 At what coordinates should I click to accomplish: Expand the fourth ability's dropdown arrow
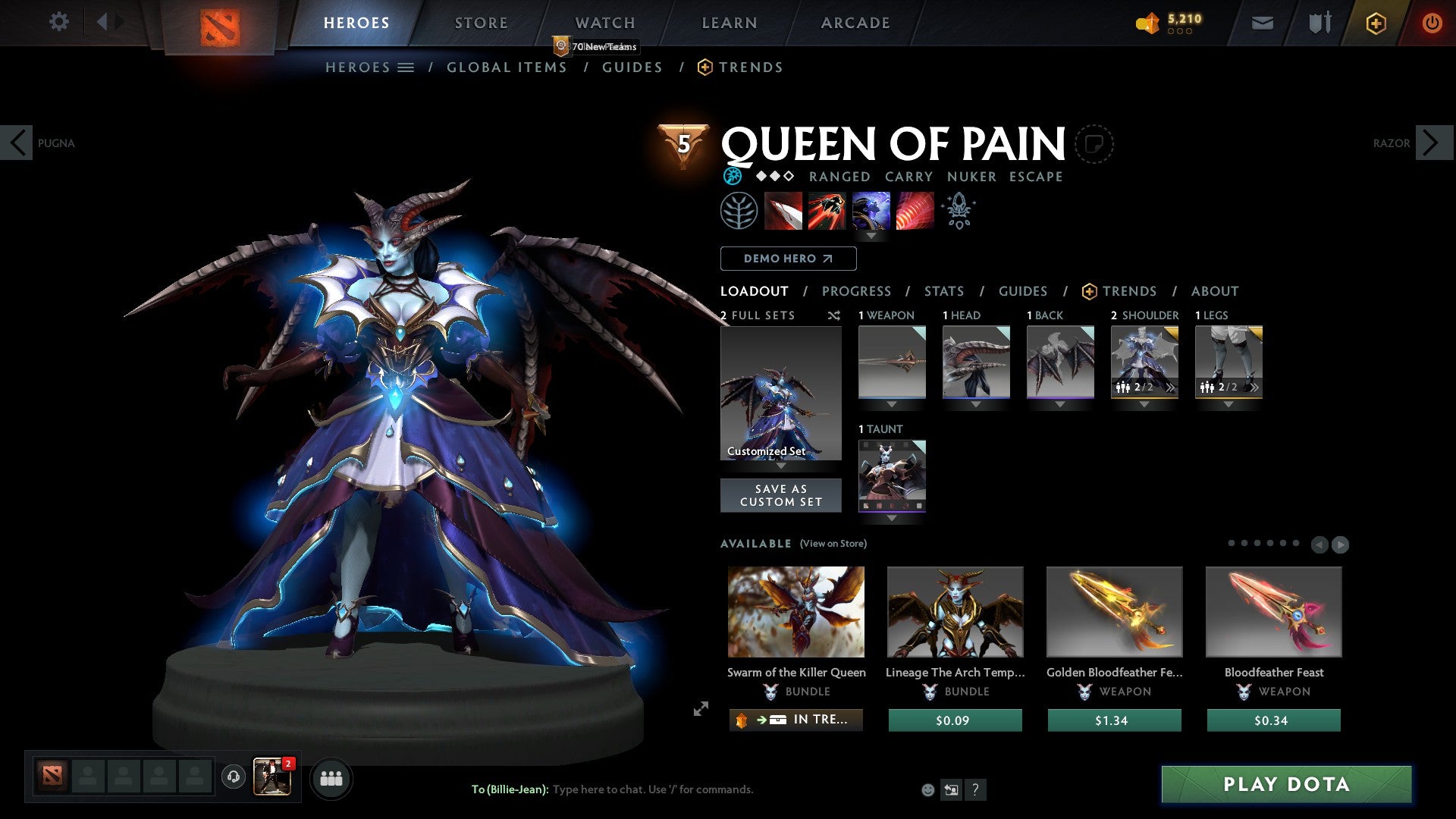tap(871, 236)
